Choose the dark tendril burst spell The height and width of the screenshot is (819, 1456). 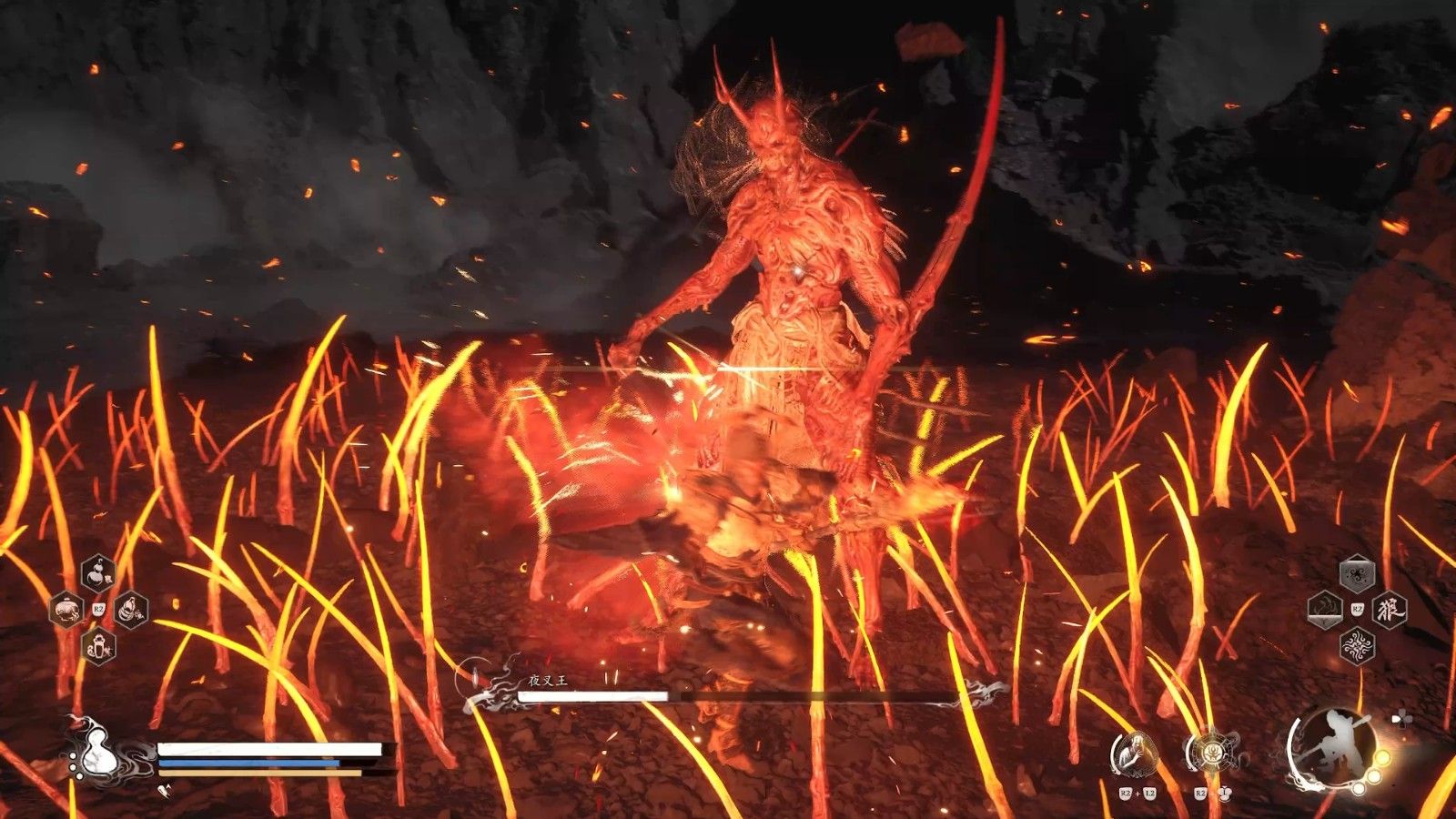(x=1356, y=573)
